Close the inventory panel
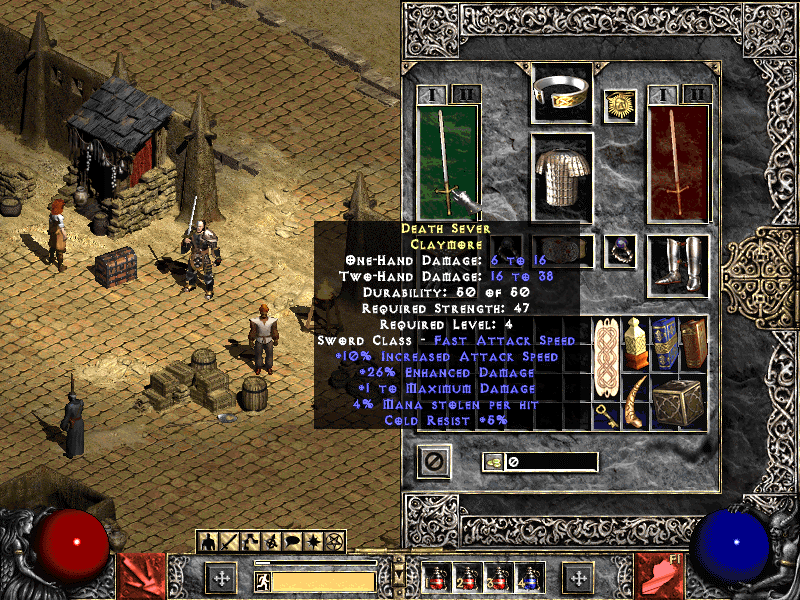Screen dimensions: 800x600 (x=434, y=461)
